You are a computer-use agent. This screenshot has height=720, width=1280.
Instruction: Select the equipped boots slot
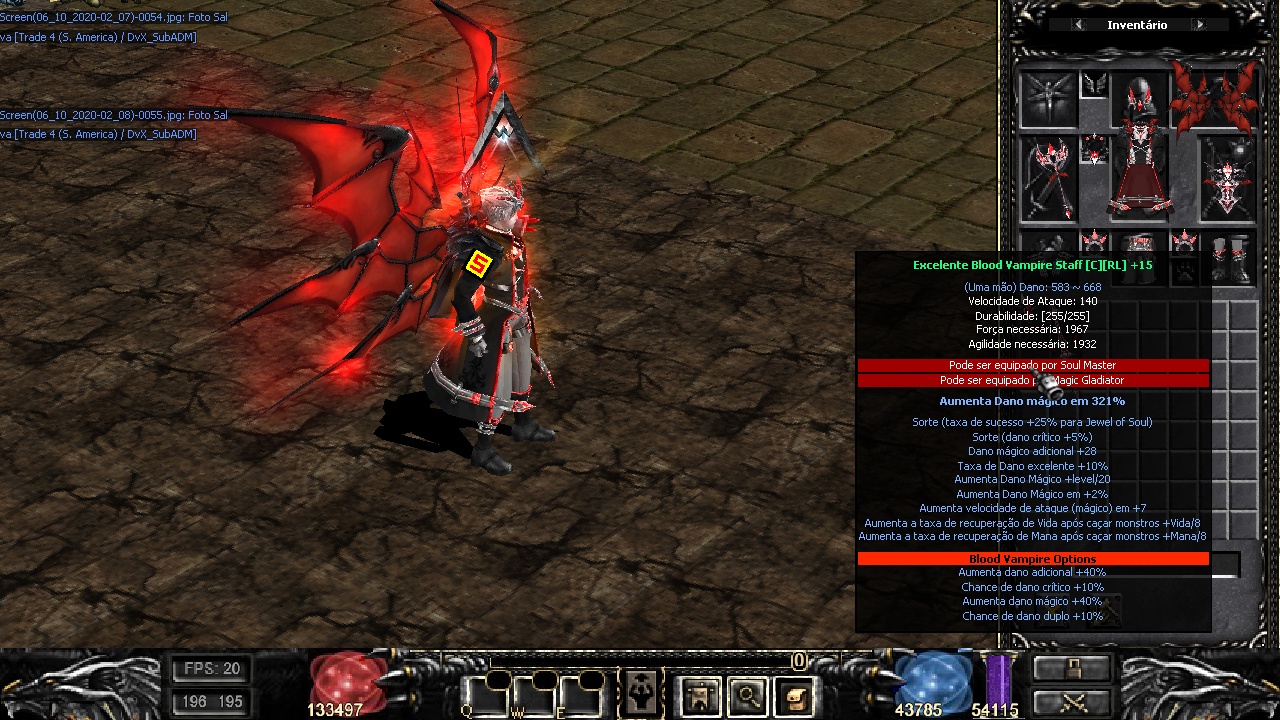[x=1229, y=258]
